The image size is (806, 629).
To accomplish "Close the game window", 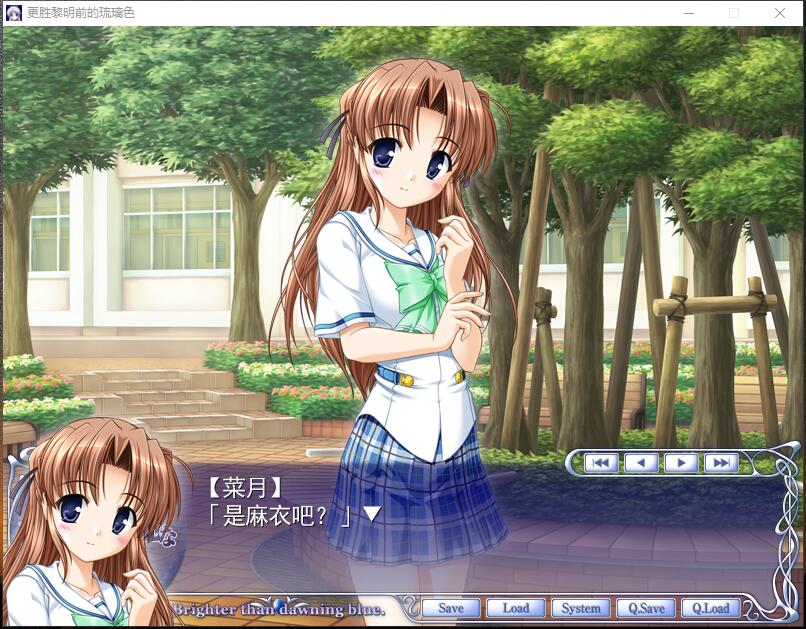I will pos(780,13).
